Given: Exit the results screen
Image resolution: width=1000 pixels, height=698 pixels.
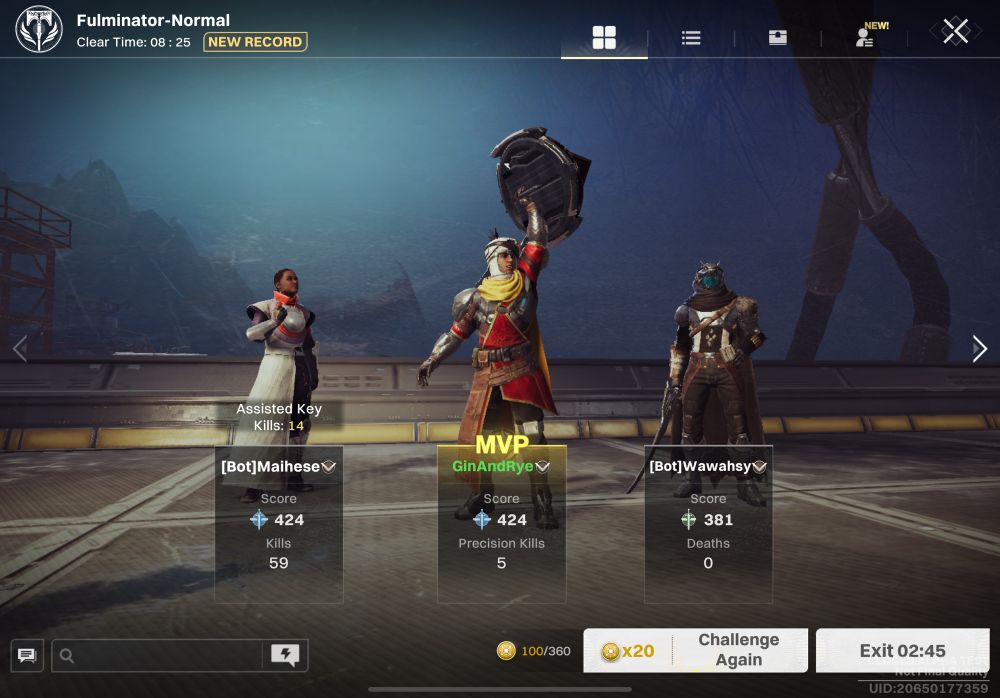Looking at the screenshot, I should coord(902,651).
